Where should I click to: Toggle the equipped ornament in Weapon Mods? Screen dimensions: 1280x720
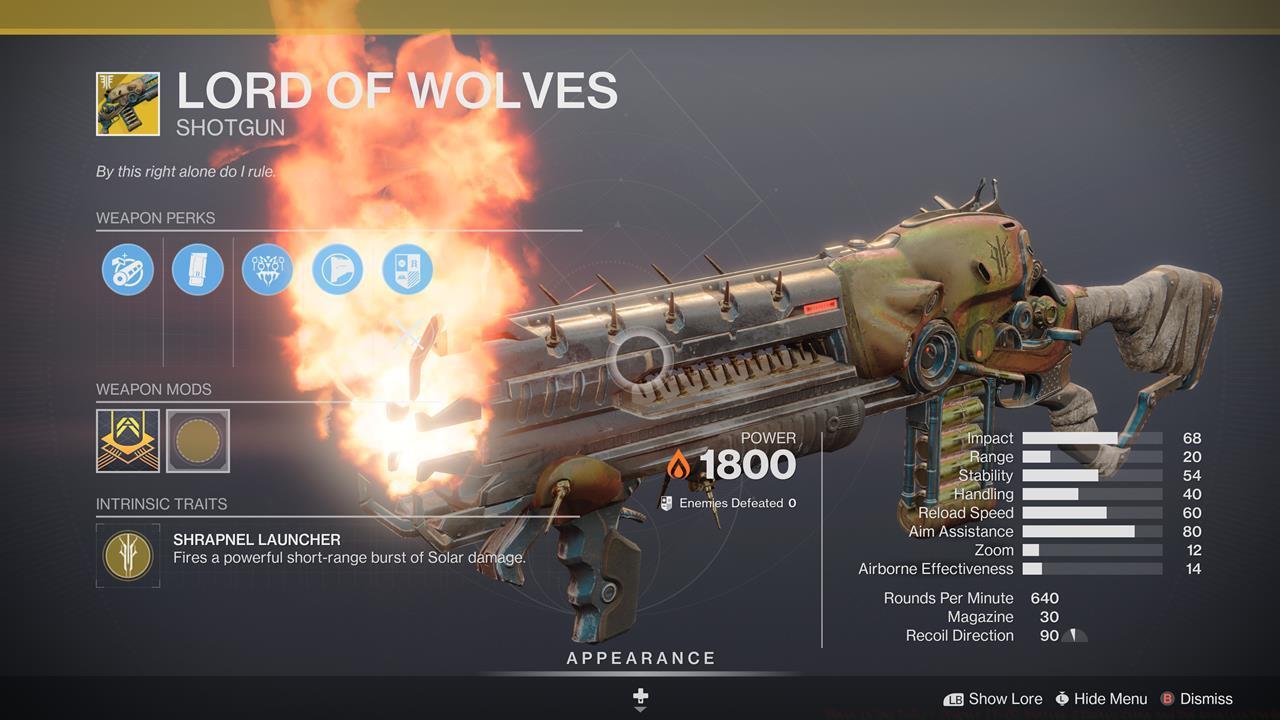coord(127,441)
